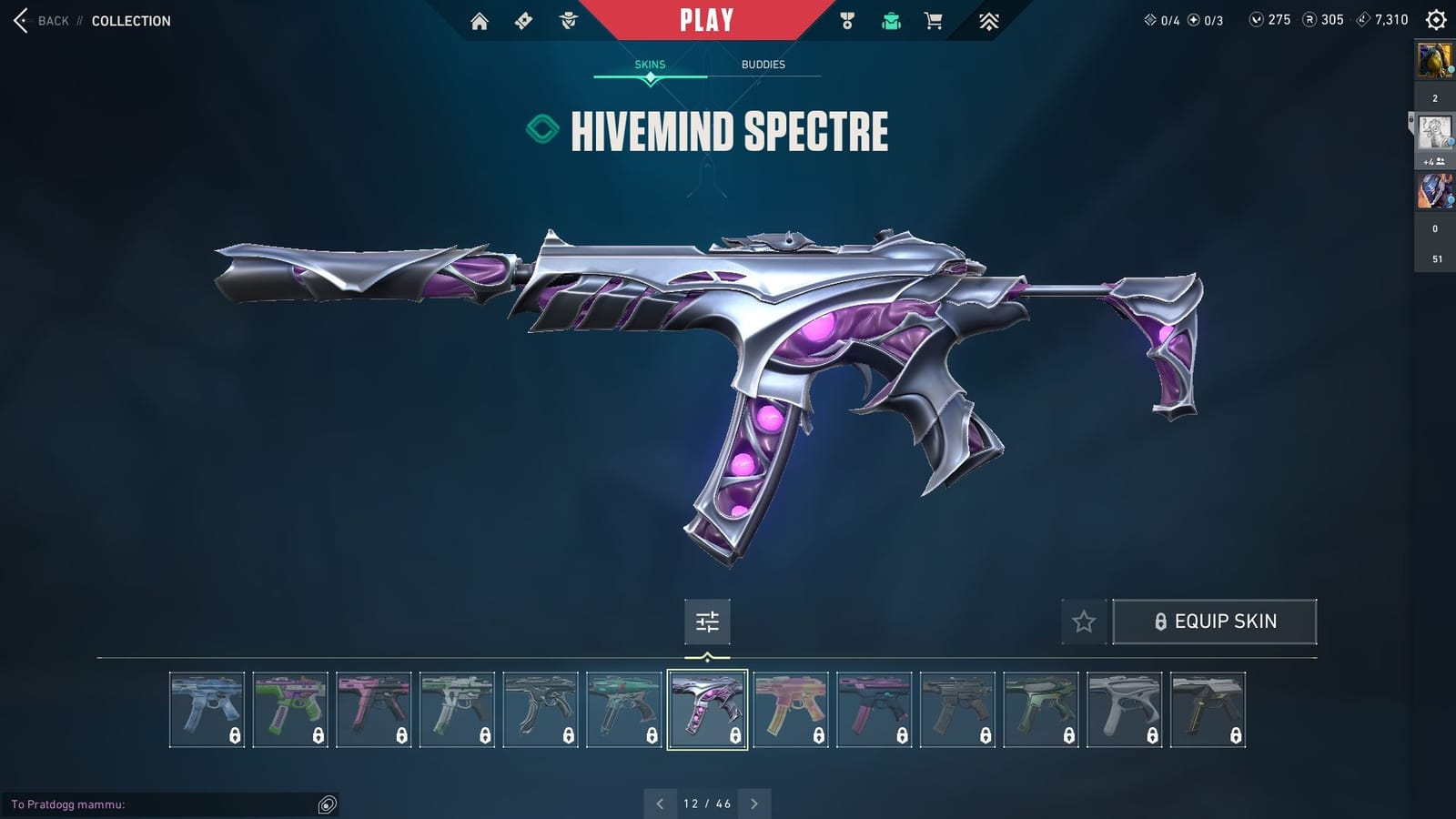Open the skin variant filter sliders icon

tap(707, 622)
